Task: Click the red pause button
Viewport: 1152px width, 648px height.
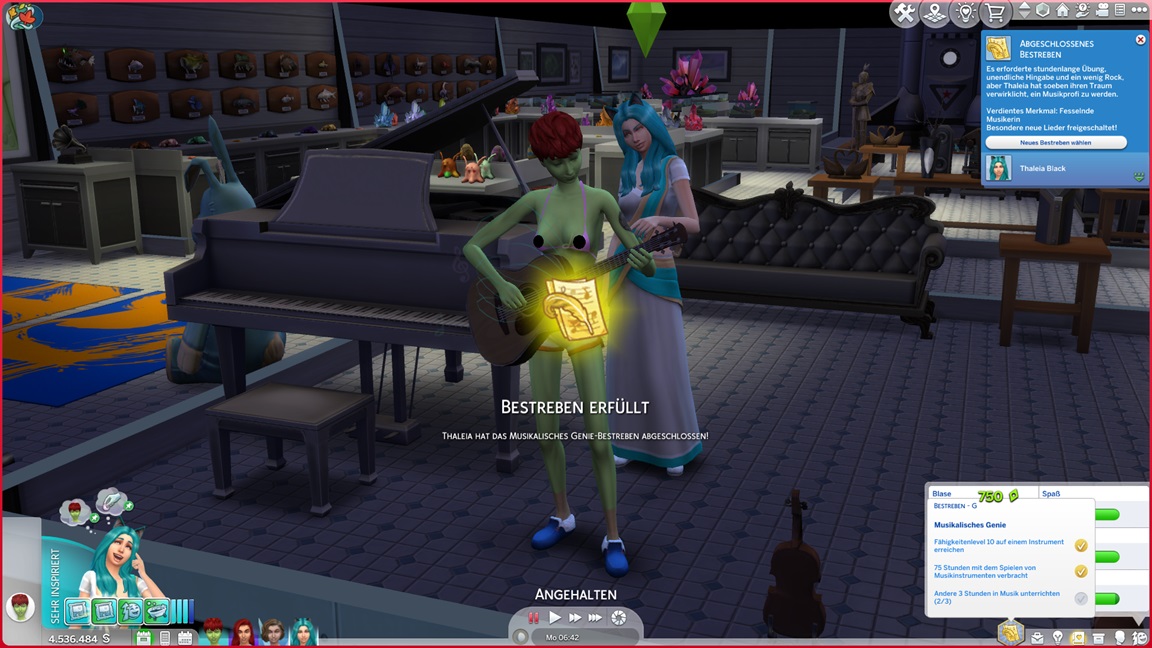Action: click(x=534, y=618)
